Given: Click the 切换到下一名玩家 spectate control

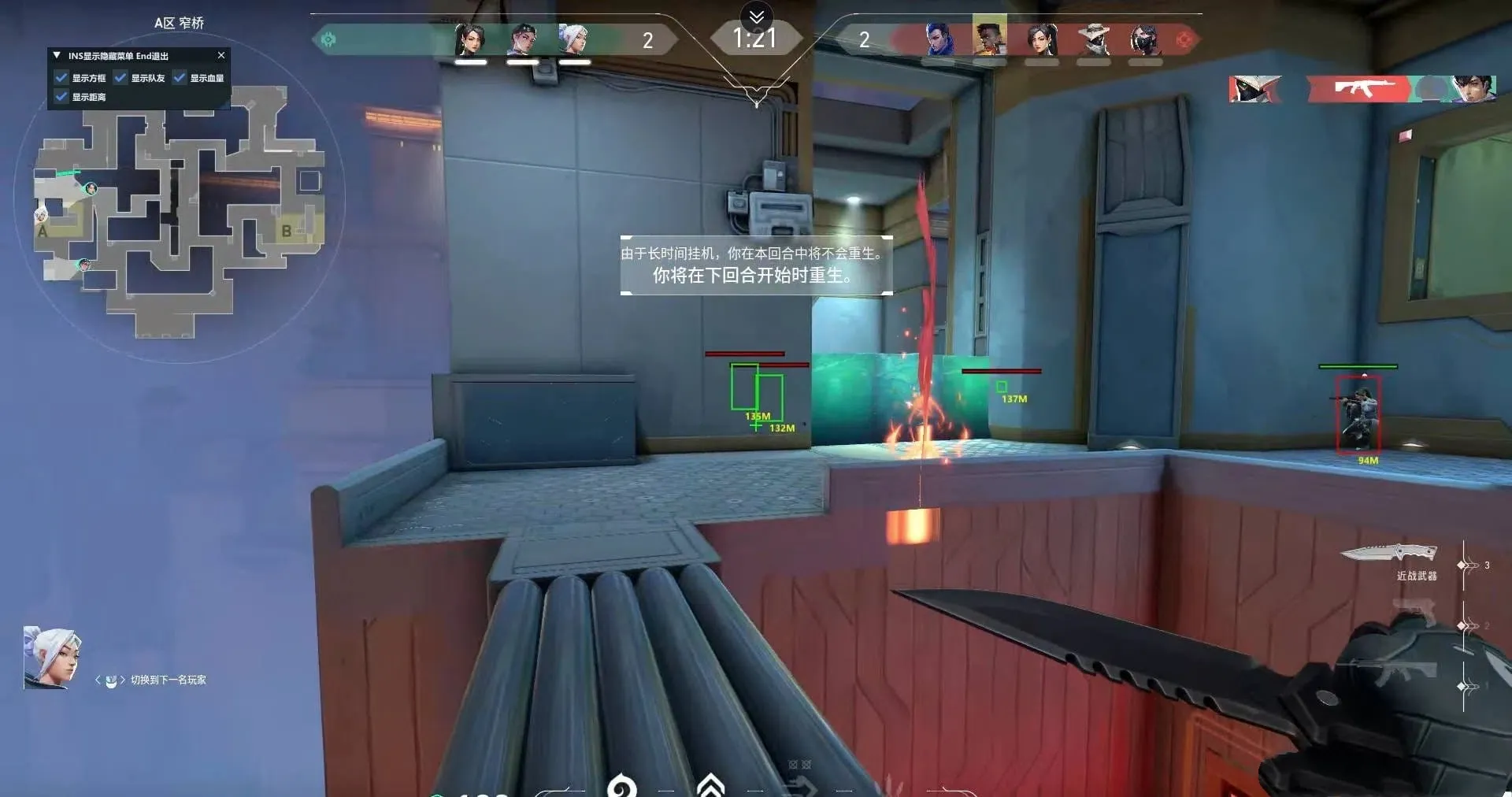Looking at the screenshot, I should (x=168, y=680).
